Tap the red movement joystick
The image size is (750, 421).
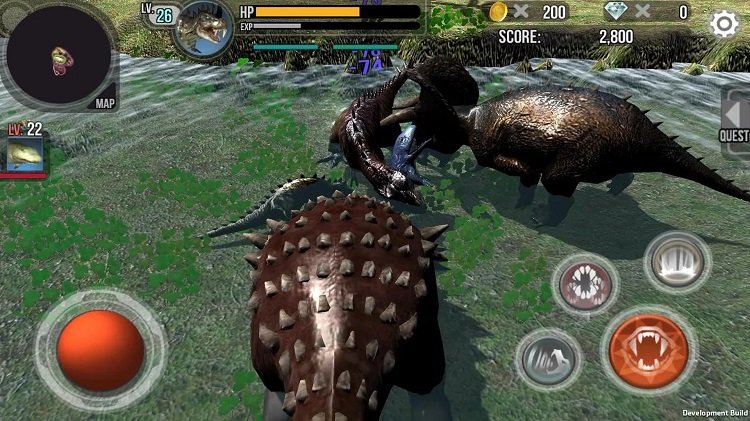pos(100,350)
